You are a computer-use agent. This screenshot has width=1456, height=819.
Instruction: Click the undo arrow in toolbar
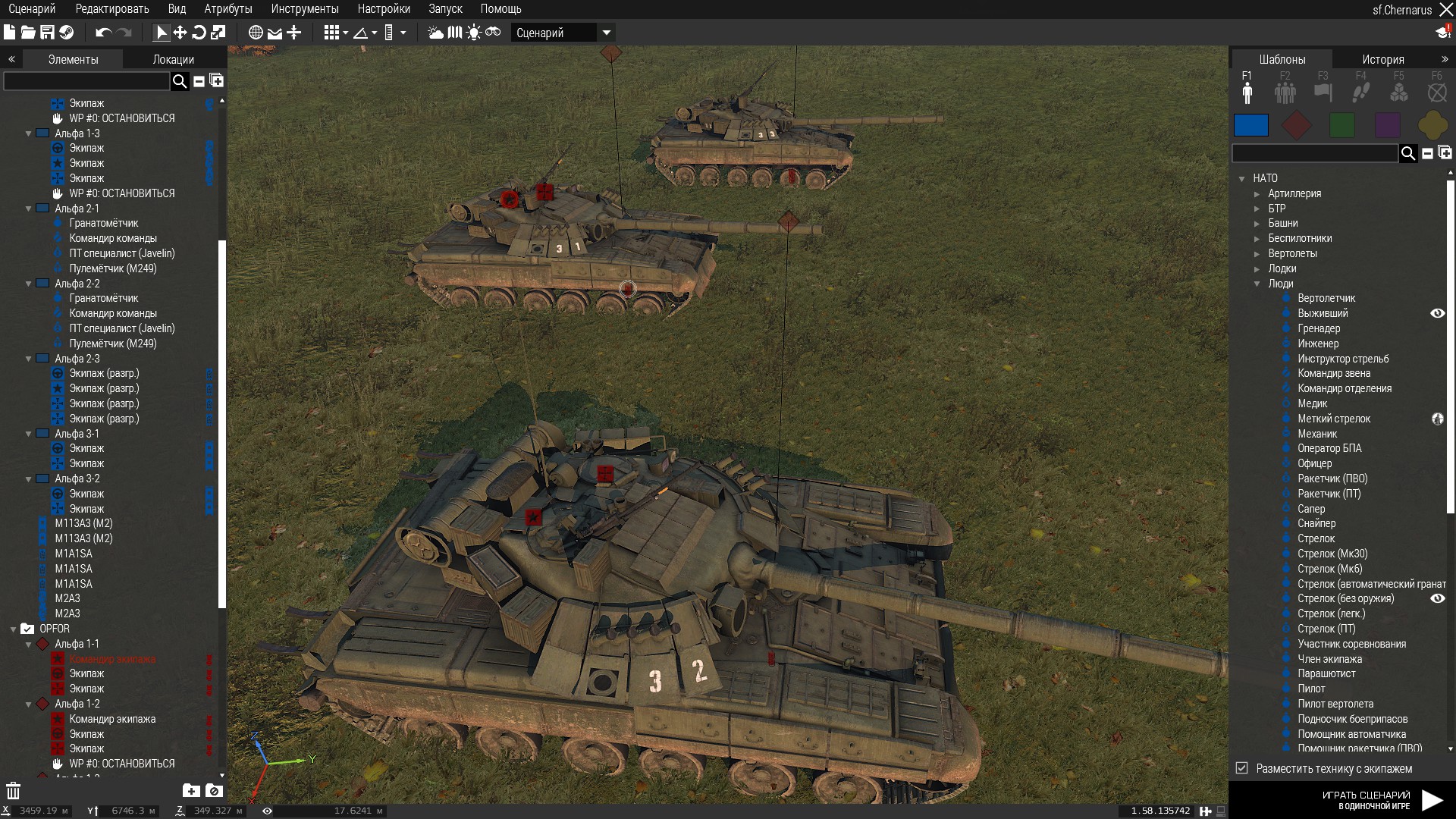point(103,33)
